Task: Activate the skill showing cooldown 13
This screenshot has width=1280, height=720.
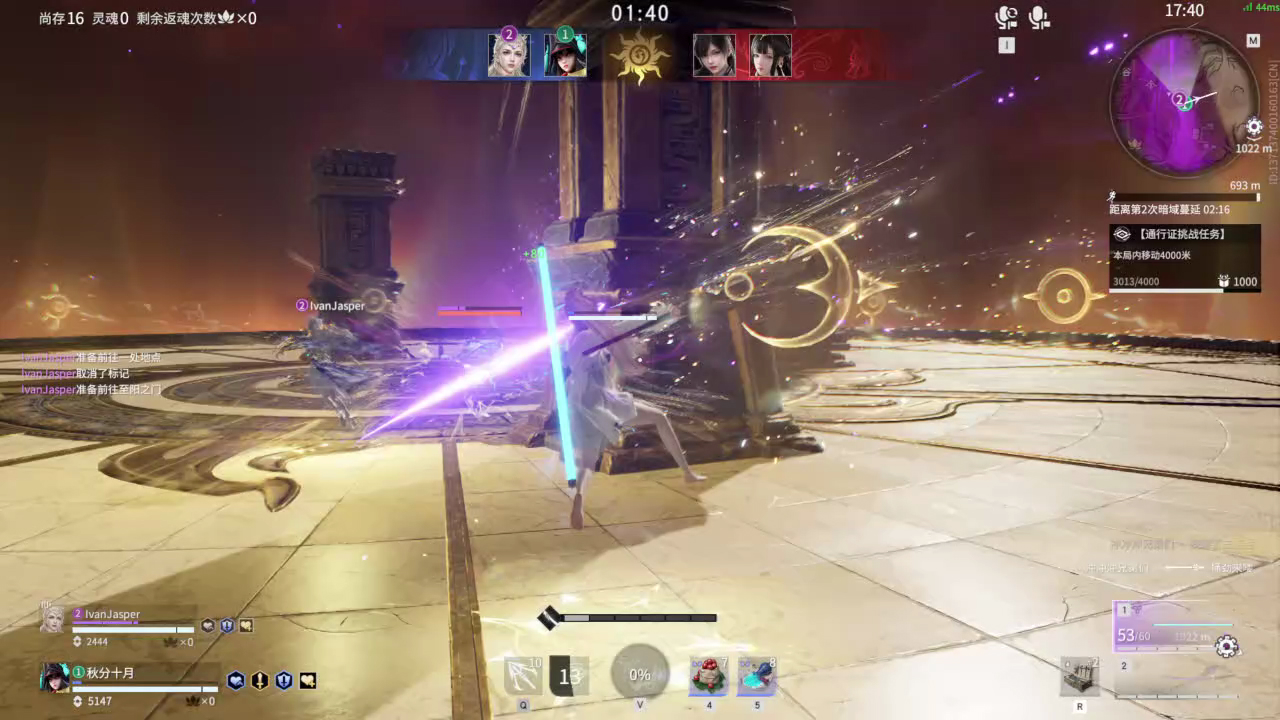Action: click(x=569, y=677)
